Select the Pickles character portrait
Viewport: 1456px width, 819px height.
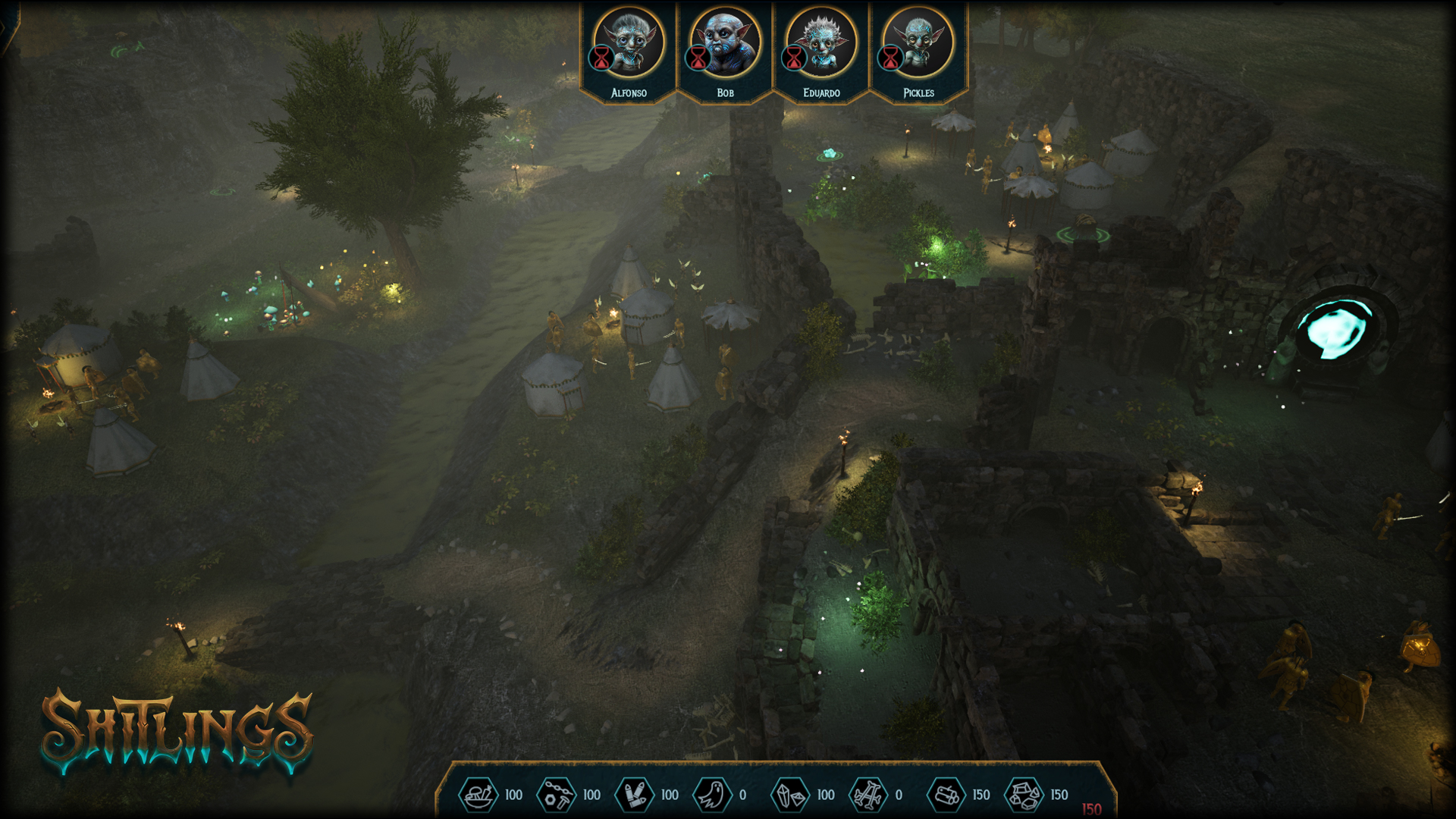[x=918, y=43]
